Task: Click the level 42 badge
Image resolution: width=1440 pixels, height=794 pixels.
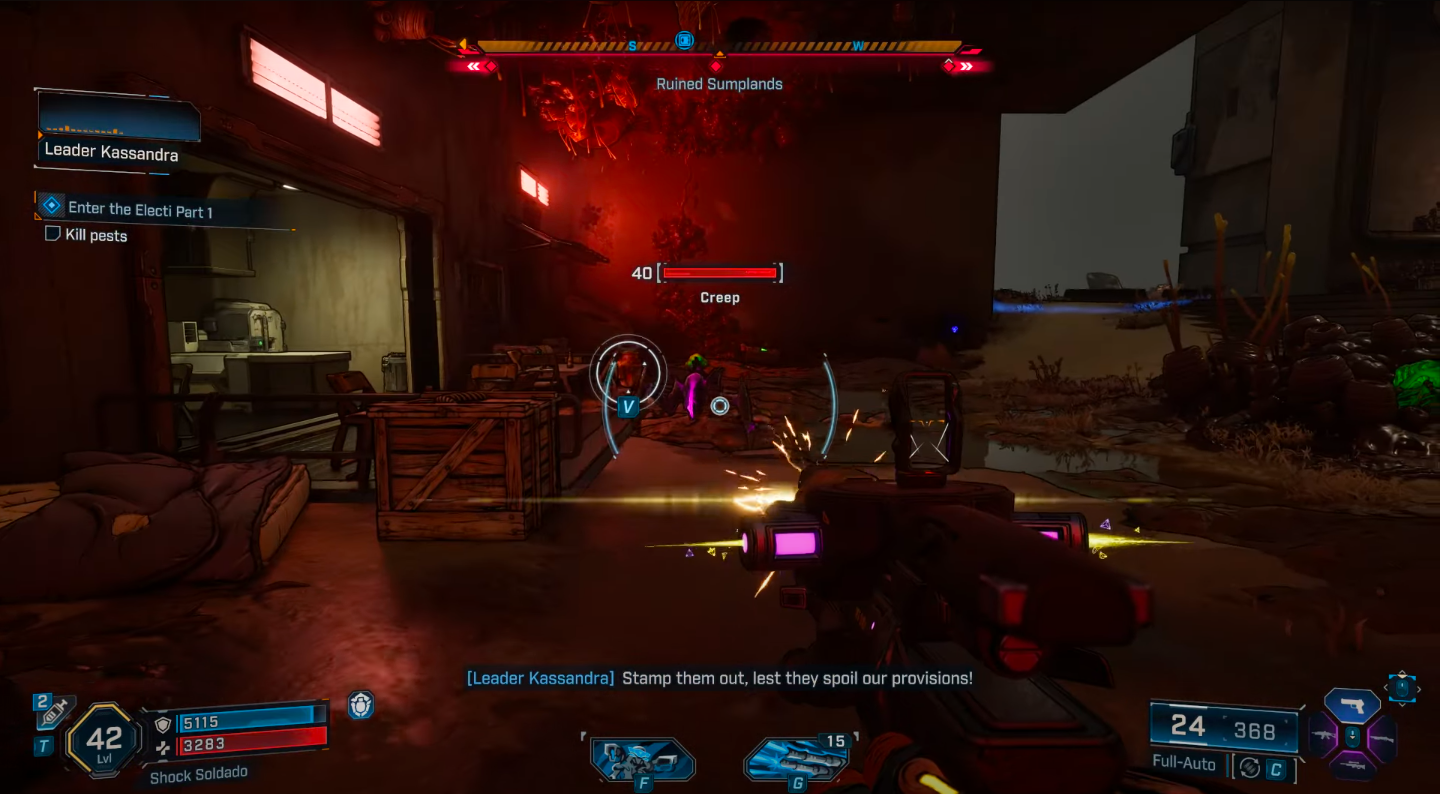Action: [x=104, y=741]
